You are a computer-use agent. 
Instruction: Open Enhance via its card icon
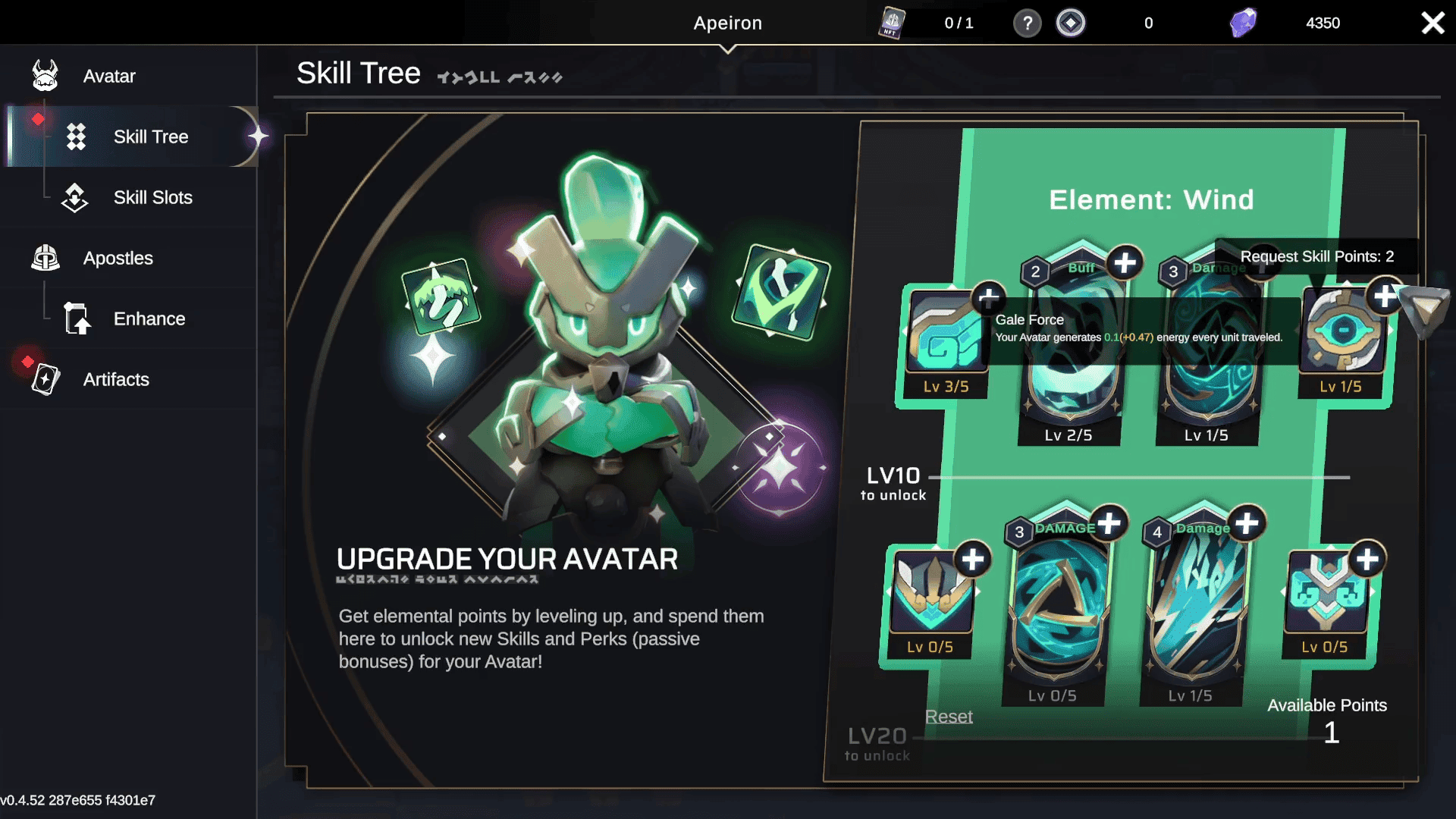76,318
